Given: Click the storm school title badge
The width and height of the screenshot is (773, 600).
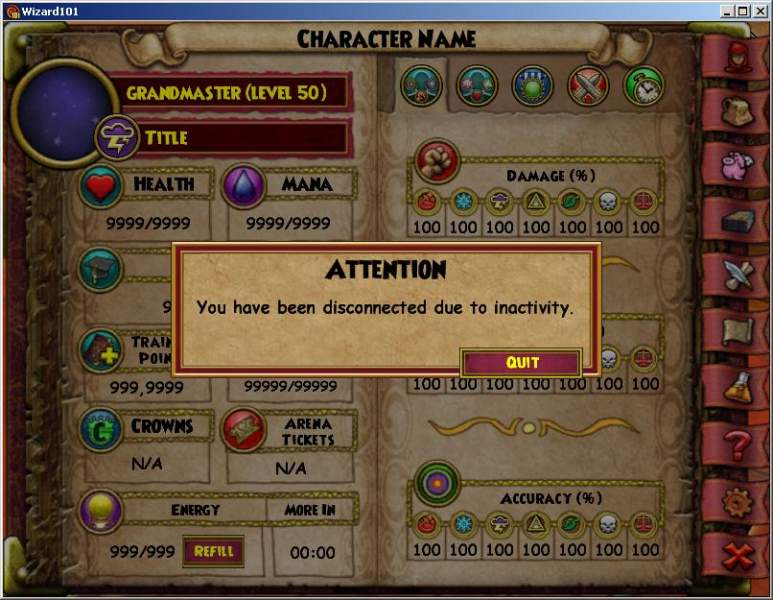Looking at the screenshot, I should (116, 138).
